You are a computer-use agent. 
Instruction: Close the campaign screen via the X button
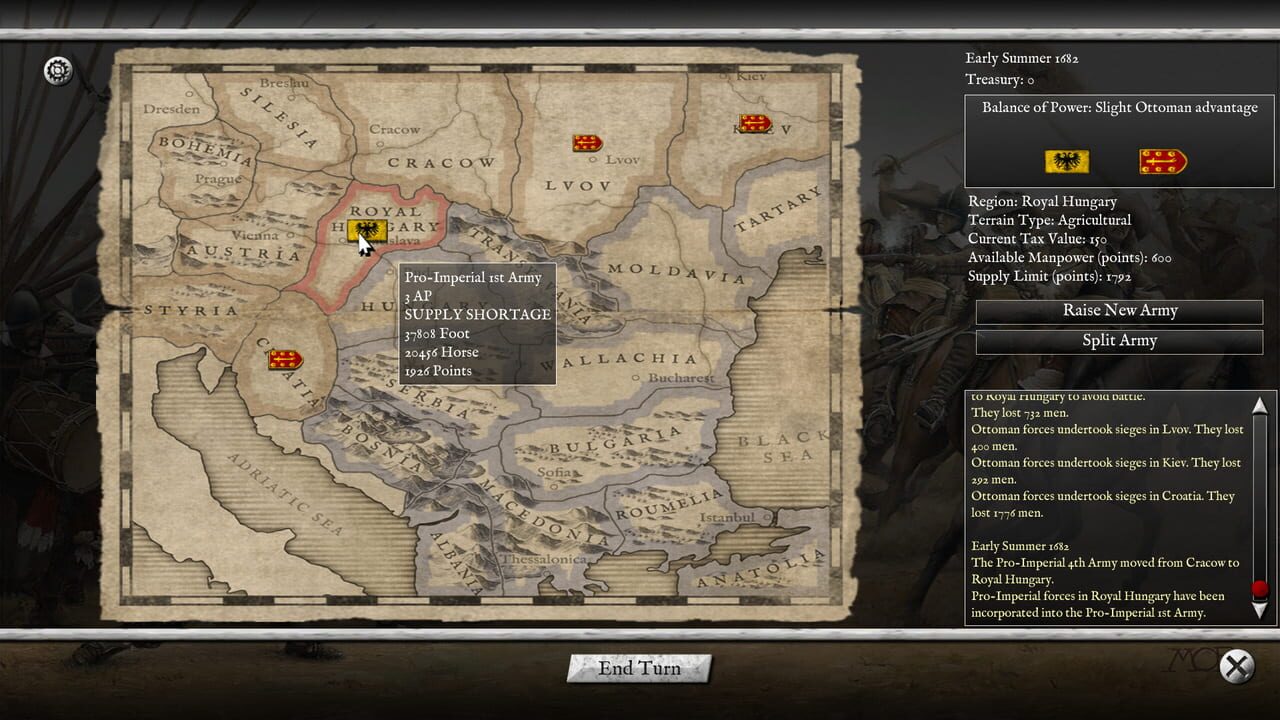click(1237, 666)
